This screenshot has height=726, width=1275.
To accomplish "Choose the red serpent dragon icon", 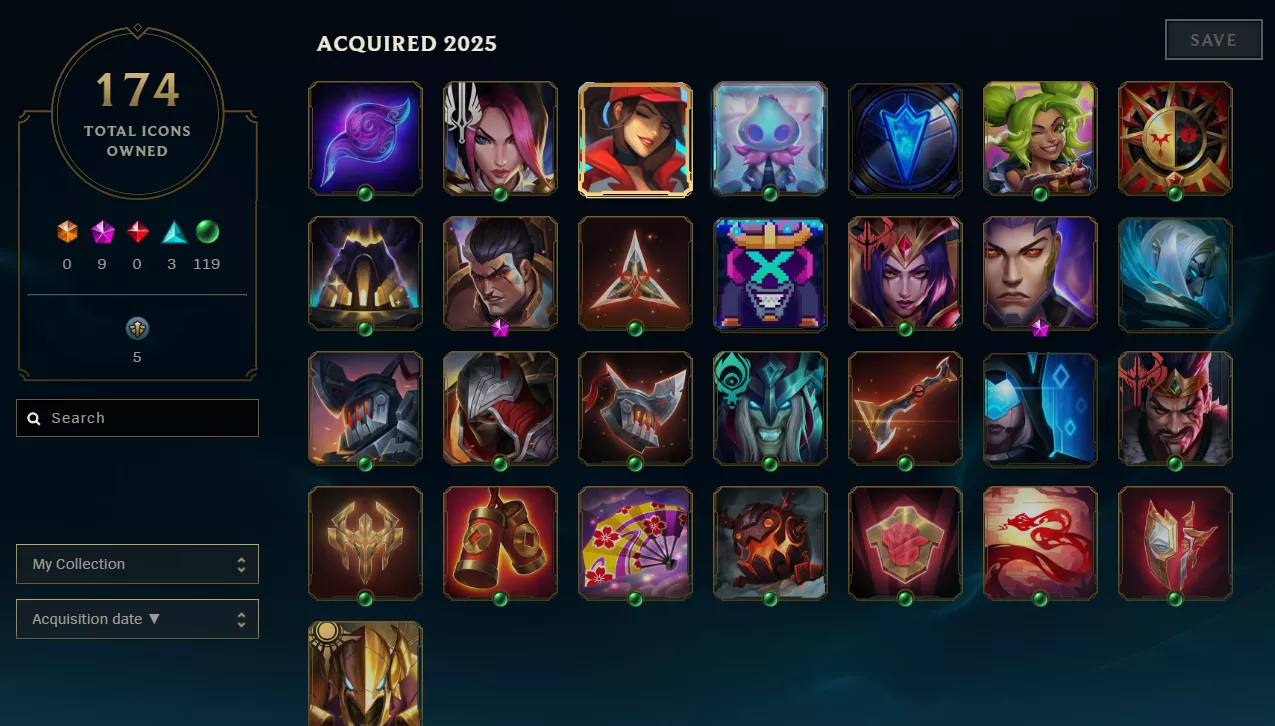I will (x=1040, y=543).
